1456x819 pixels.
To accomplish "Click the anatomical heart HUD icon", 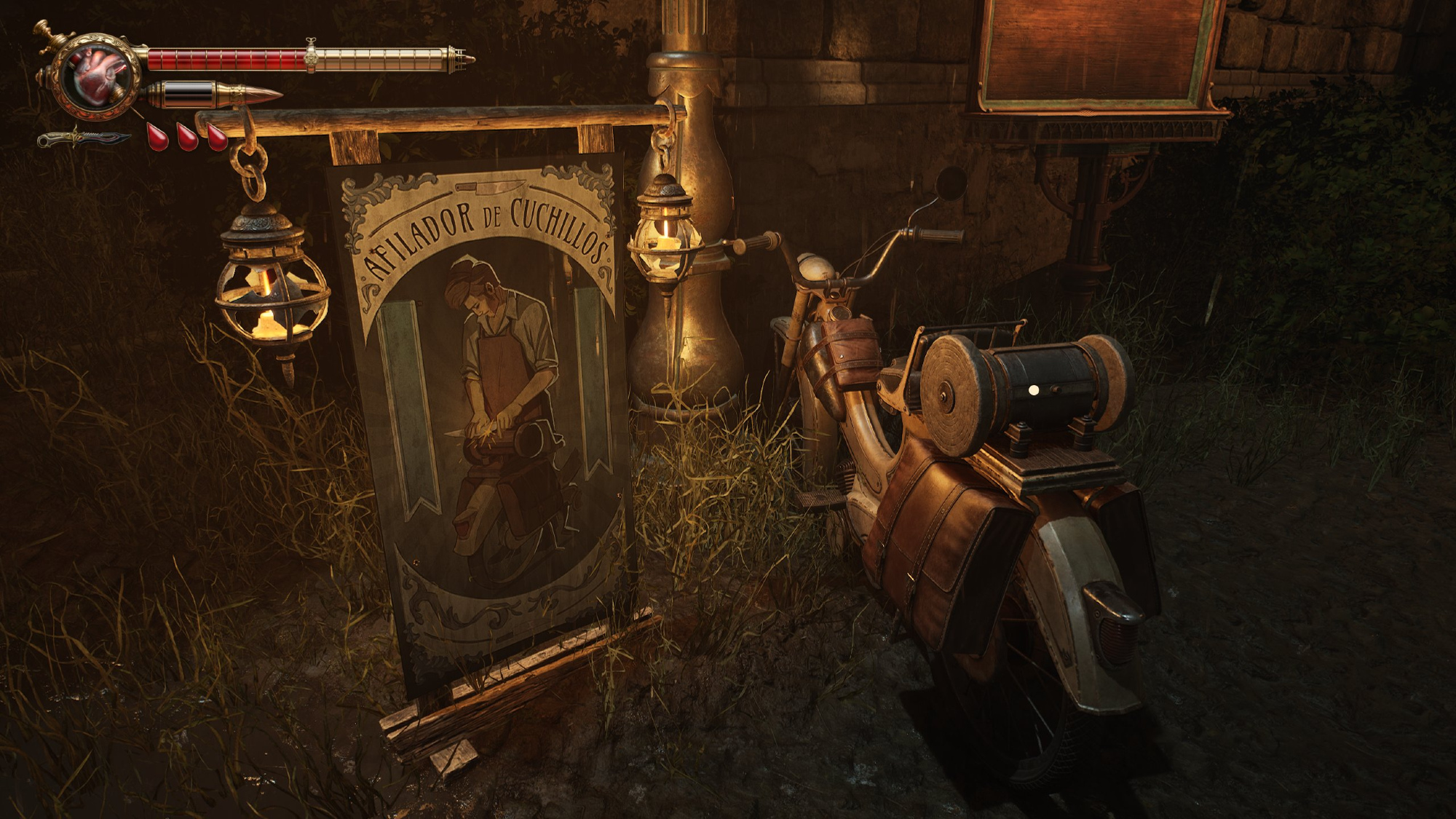I will [99, 76].
